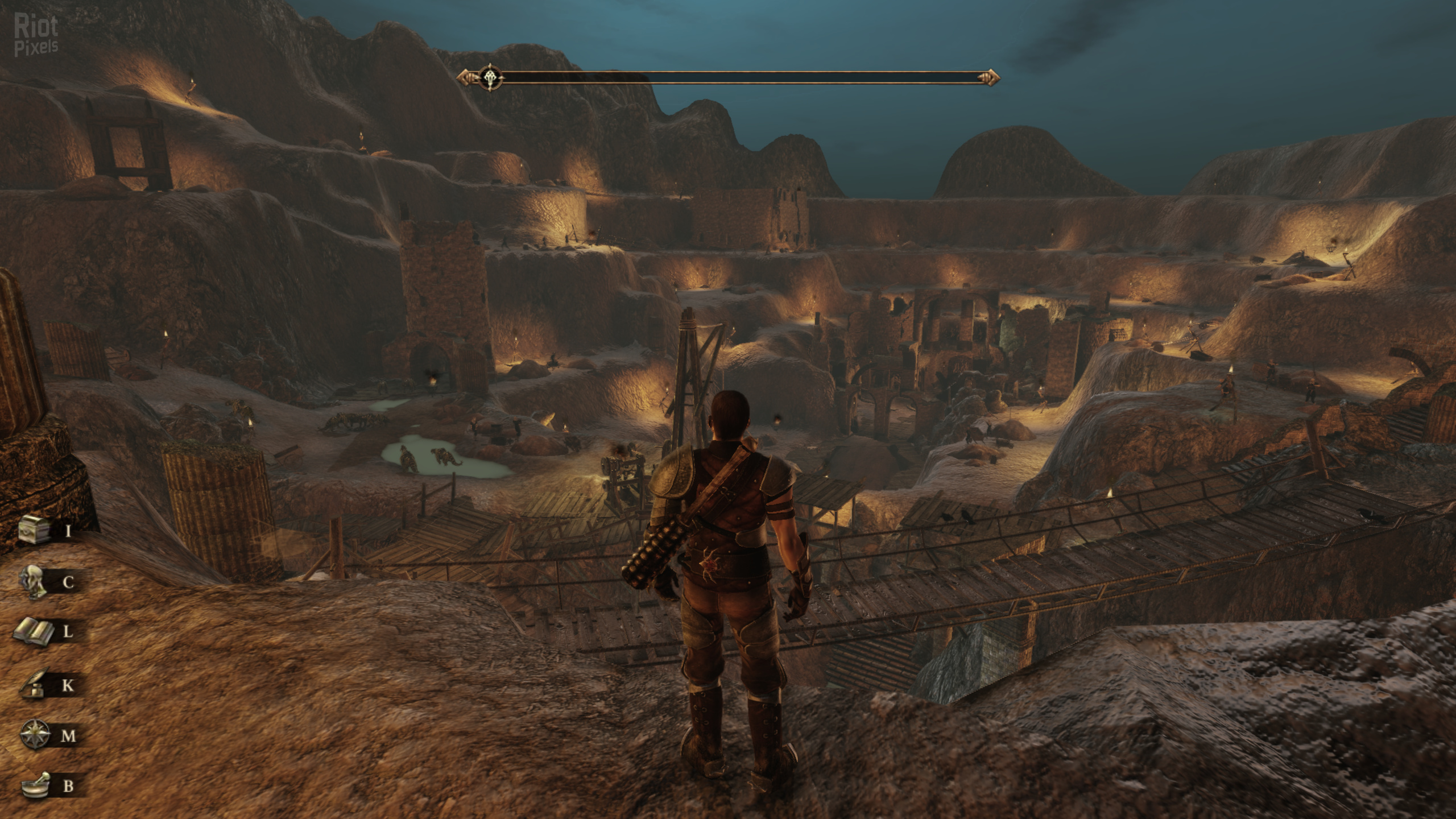Click the quill and inkwell icon

pyautogui.click(x=34, y=685)
